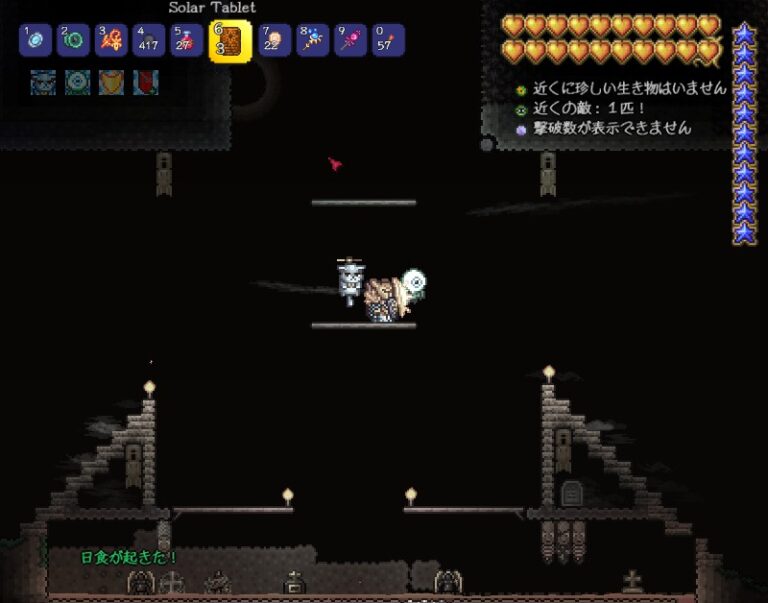
Task: Click the orange shield buff icon
Action: tap(111, 82)
